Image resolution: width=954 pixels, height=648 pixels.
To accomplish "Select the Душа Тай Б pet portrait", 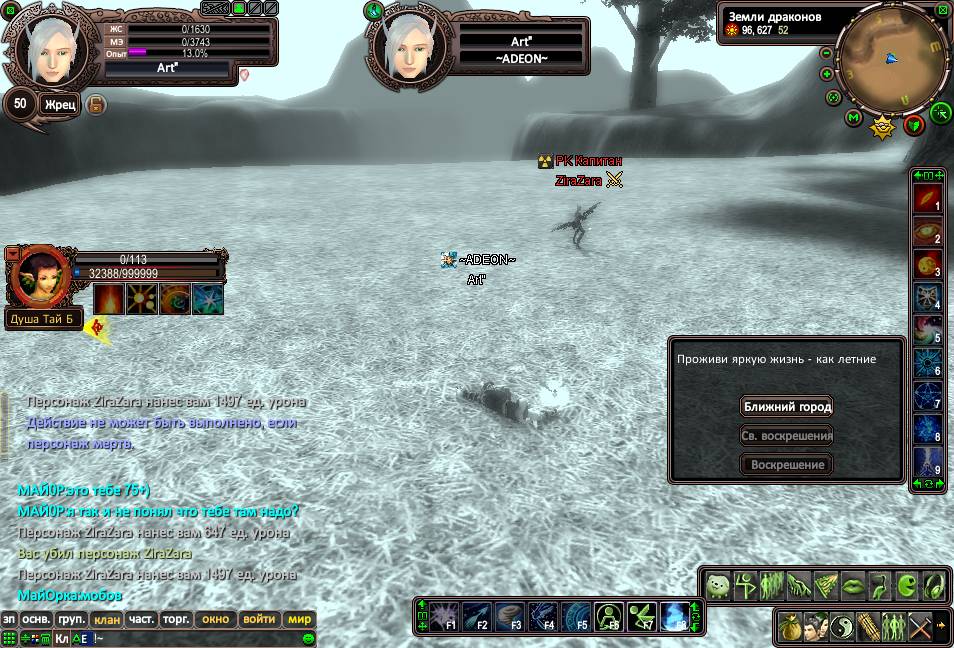I will click(41, 274).
